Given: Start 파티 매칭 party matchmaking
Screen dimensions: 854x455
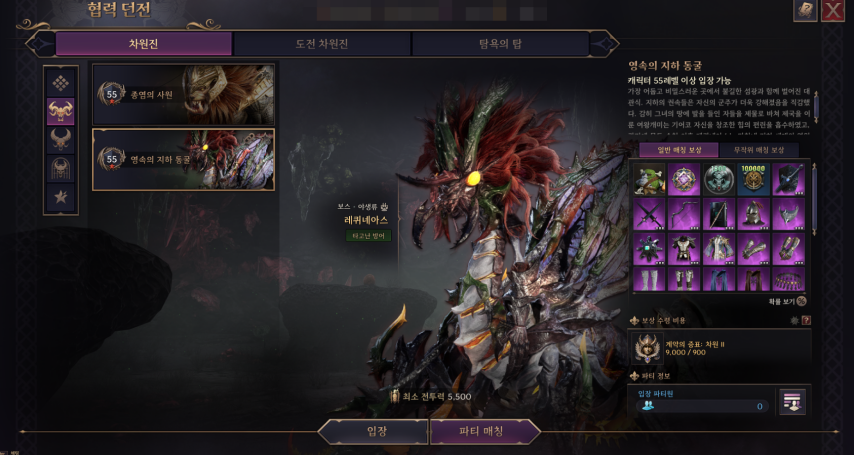Looking at the screenshot, I should pyautogui.click(x=484, y=432).
